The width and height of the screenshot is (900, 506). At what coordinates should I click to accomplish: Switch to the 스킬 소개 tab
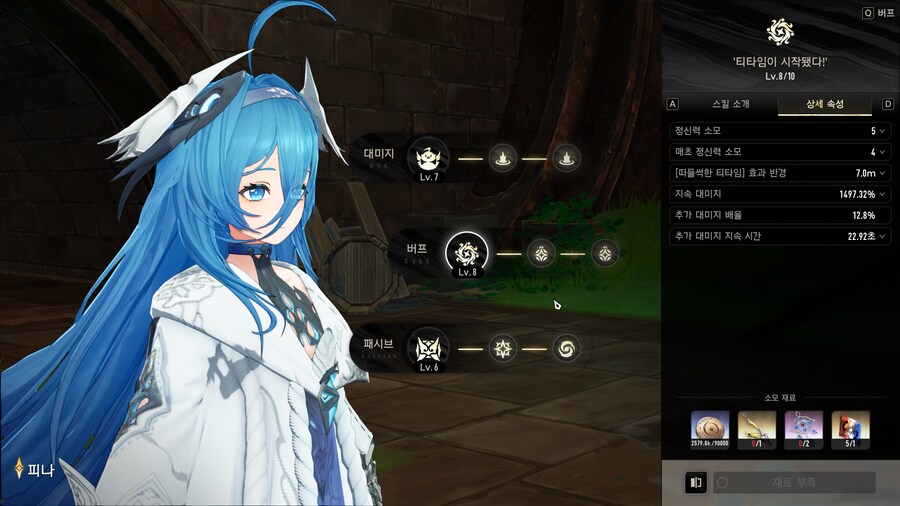[727, 104]
